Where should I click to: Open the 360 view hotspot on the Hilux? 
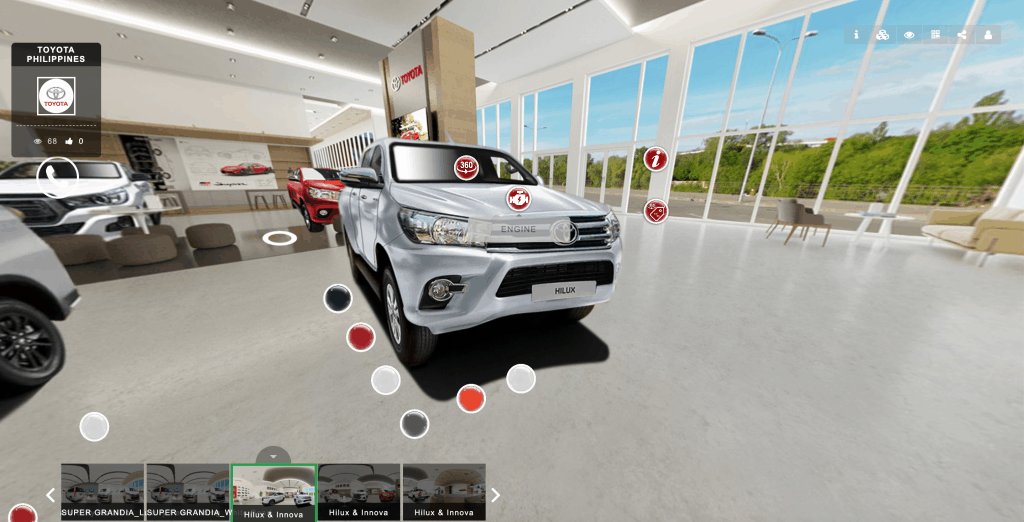pos(466,167)
